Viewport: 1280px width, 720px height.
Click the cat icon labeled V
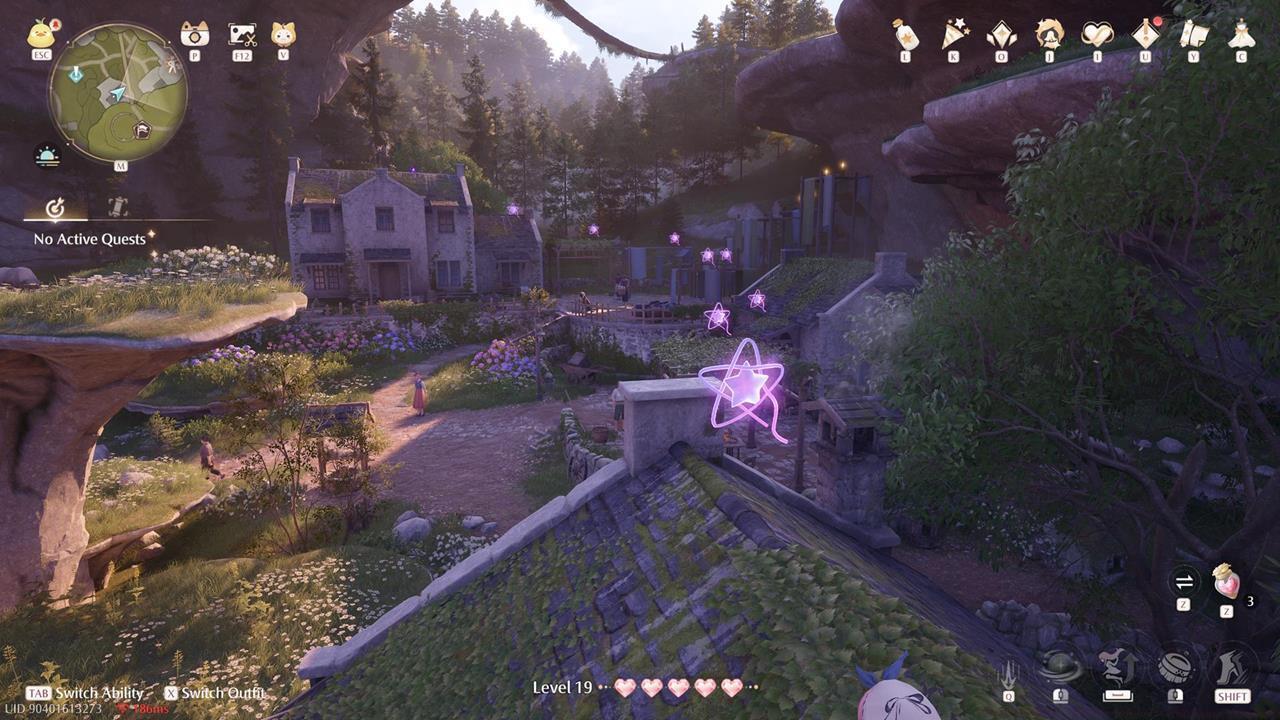(281, 35)
